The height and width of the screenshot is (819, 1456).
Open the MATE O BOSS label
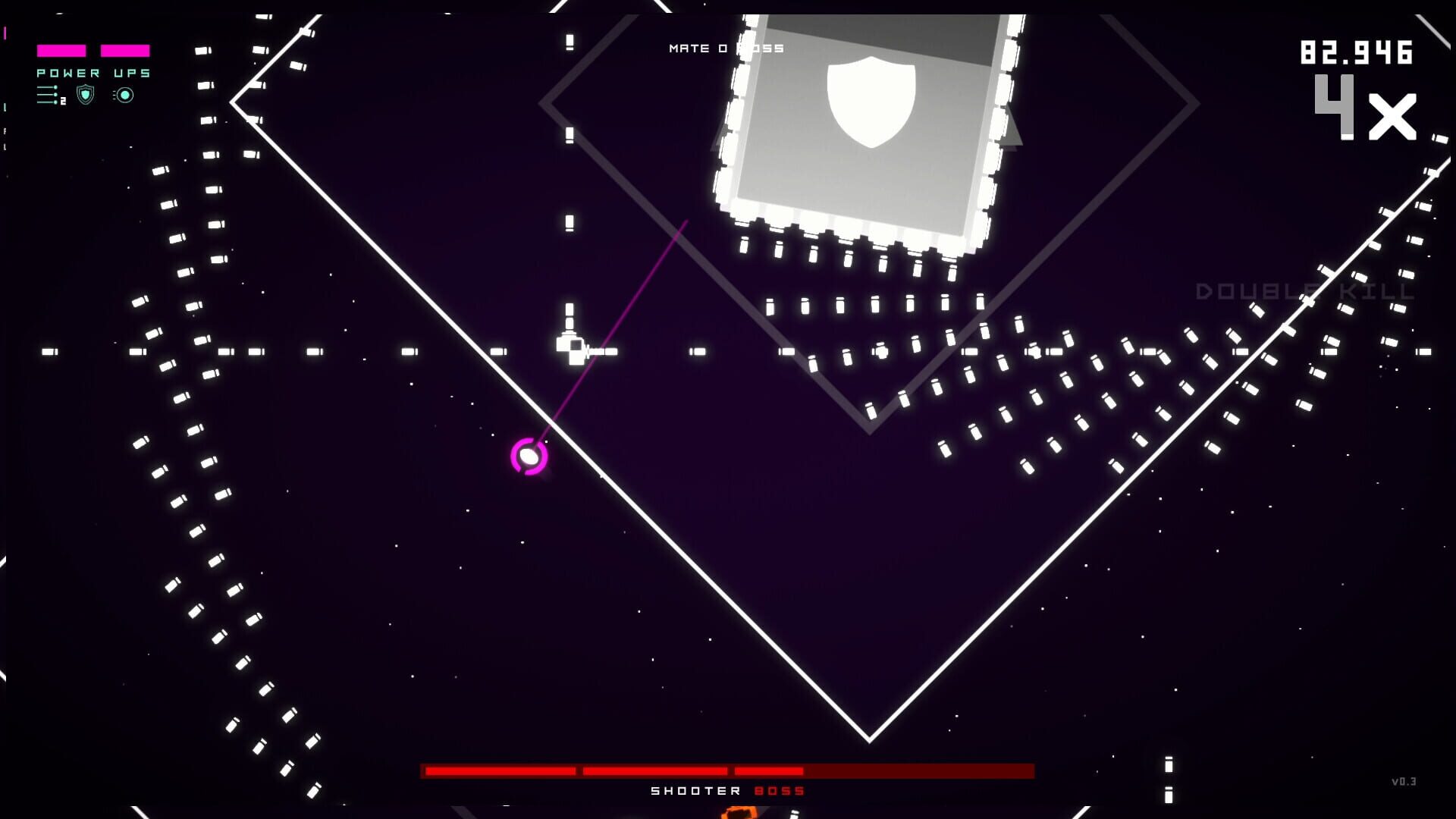click(x=726, y=48)
